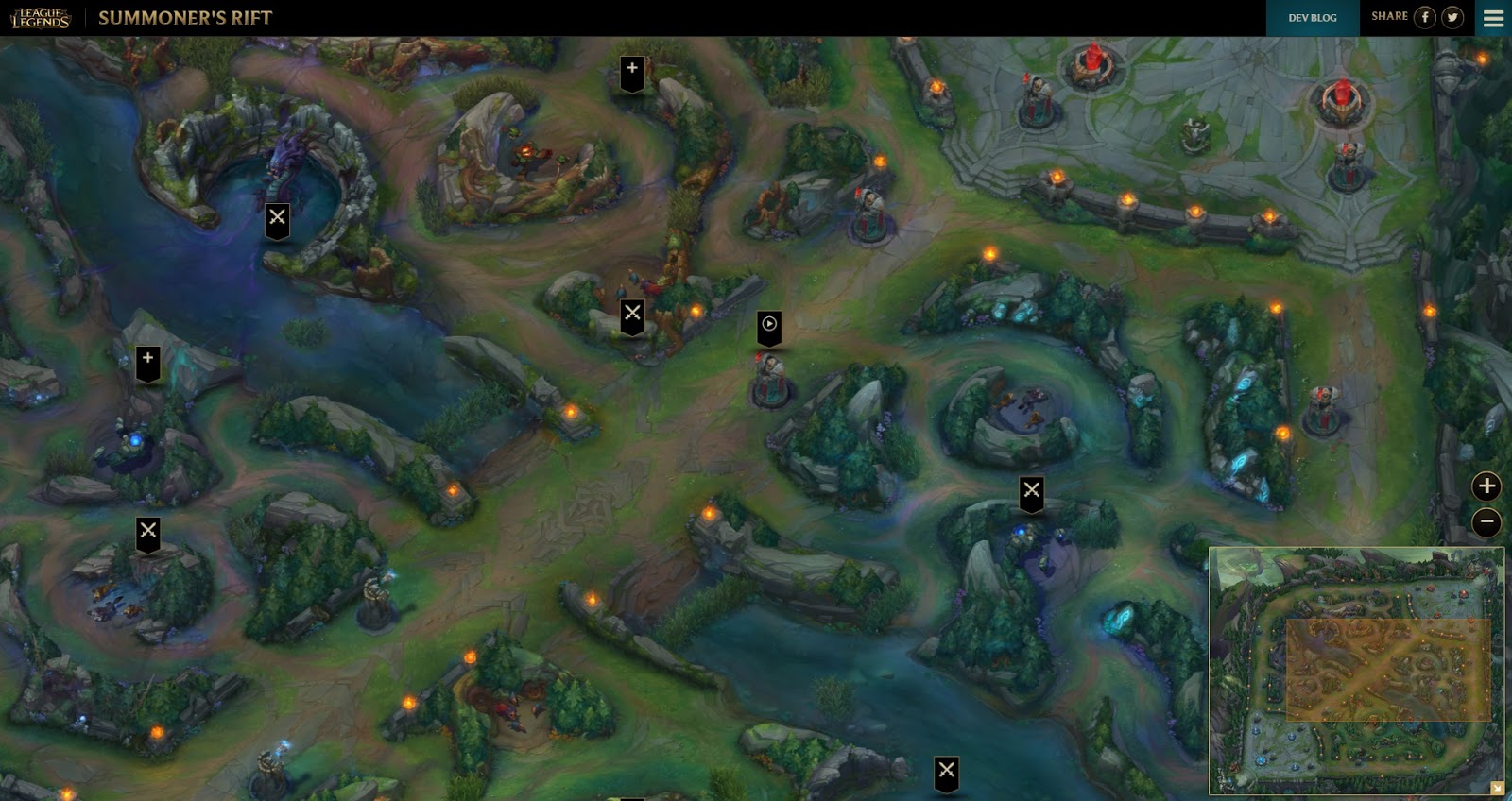This screenshot has height=801, width=1512.
Task: Collapse the minimap with its corner arrow
Action: [1496, 786]
